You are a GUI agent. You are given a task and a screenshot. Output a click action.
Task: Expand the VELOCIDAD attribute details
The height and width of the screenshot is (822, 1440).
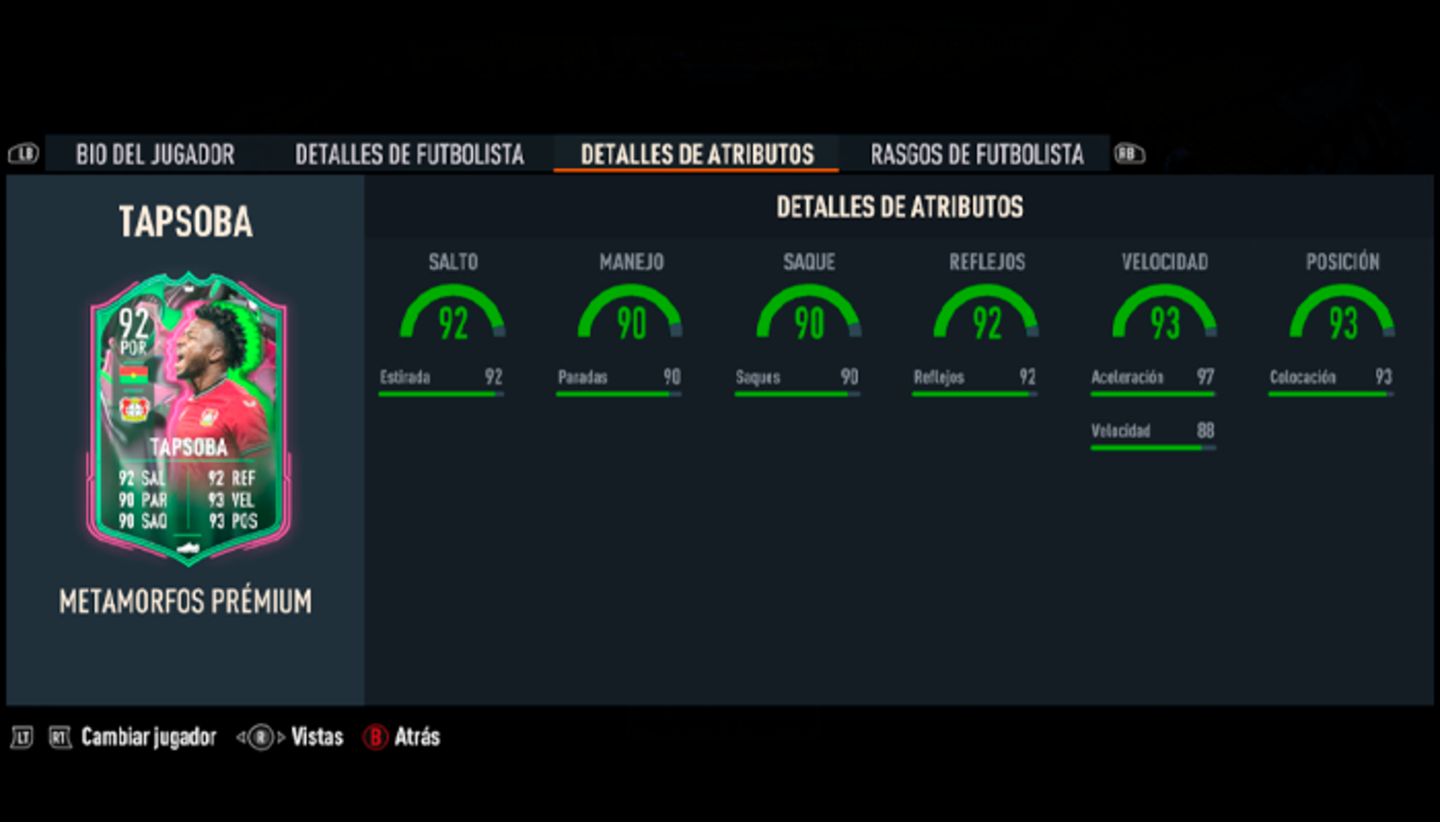[x=1163, y=315]
